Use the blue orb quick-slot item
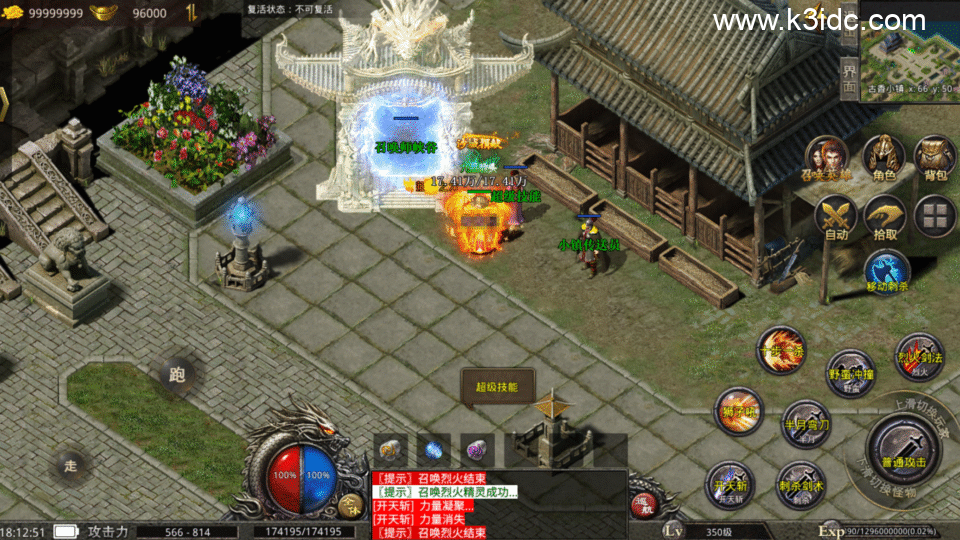This screenshot has width=960, height=540. [x=433, y=450]
